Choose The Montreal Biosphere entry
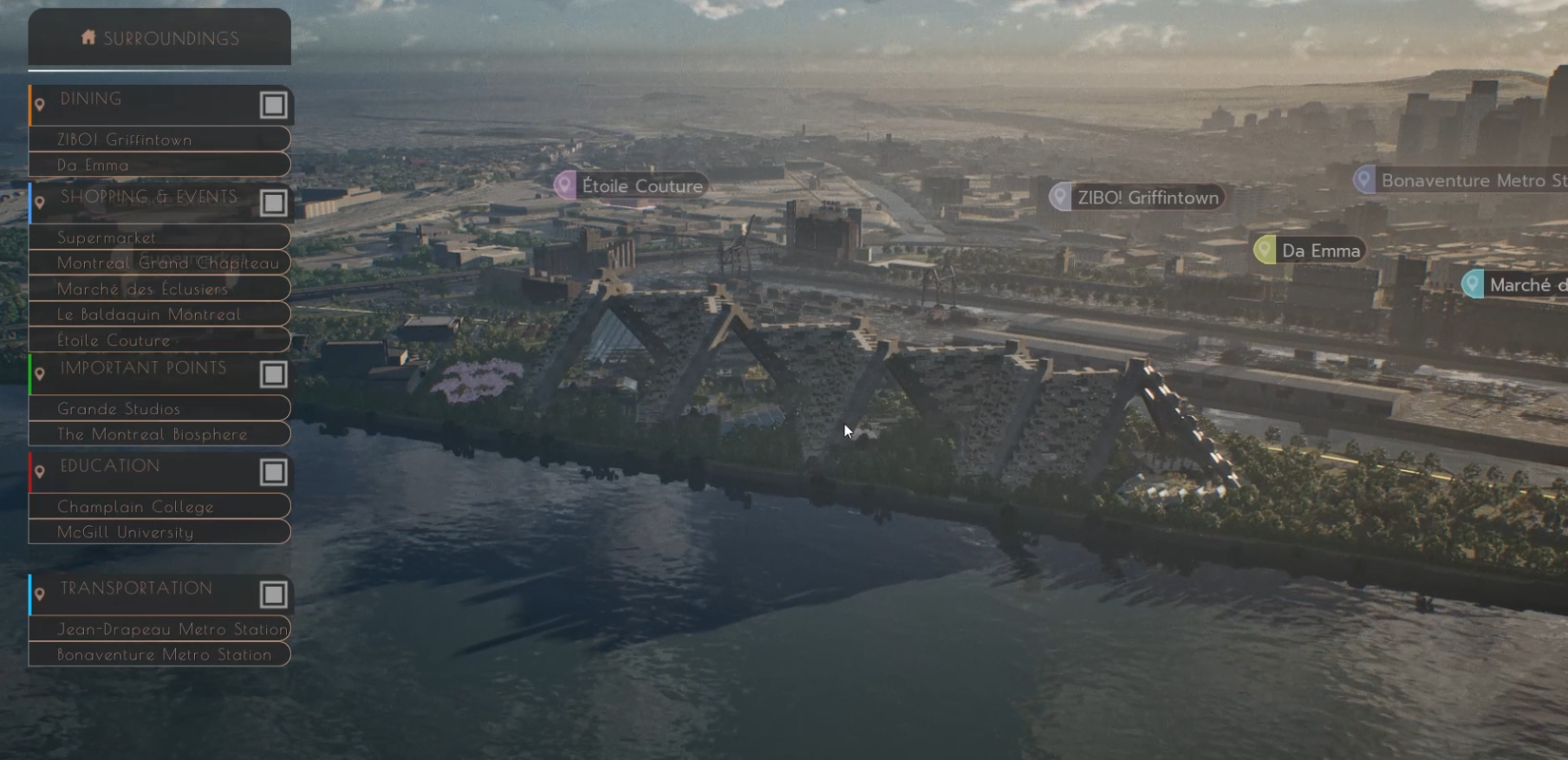 tap(159, 434)
